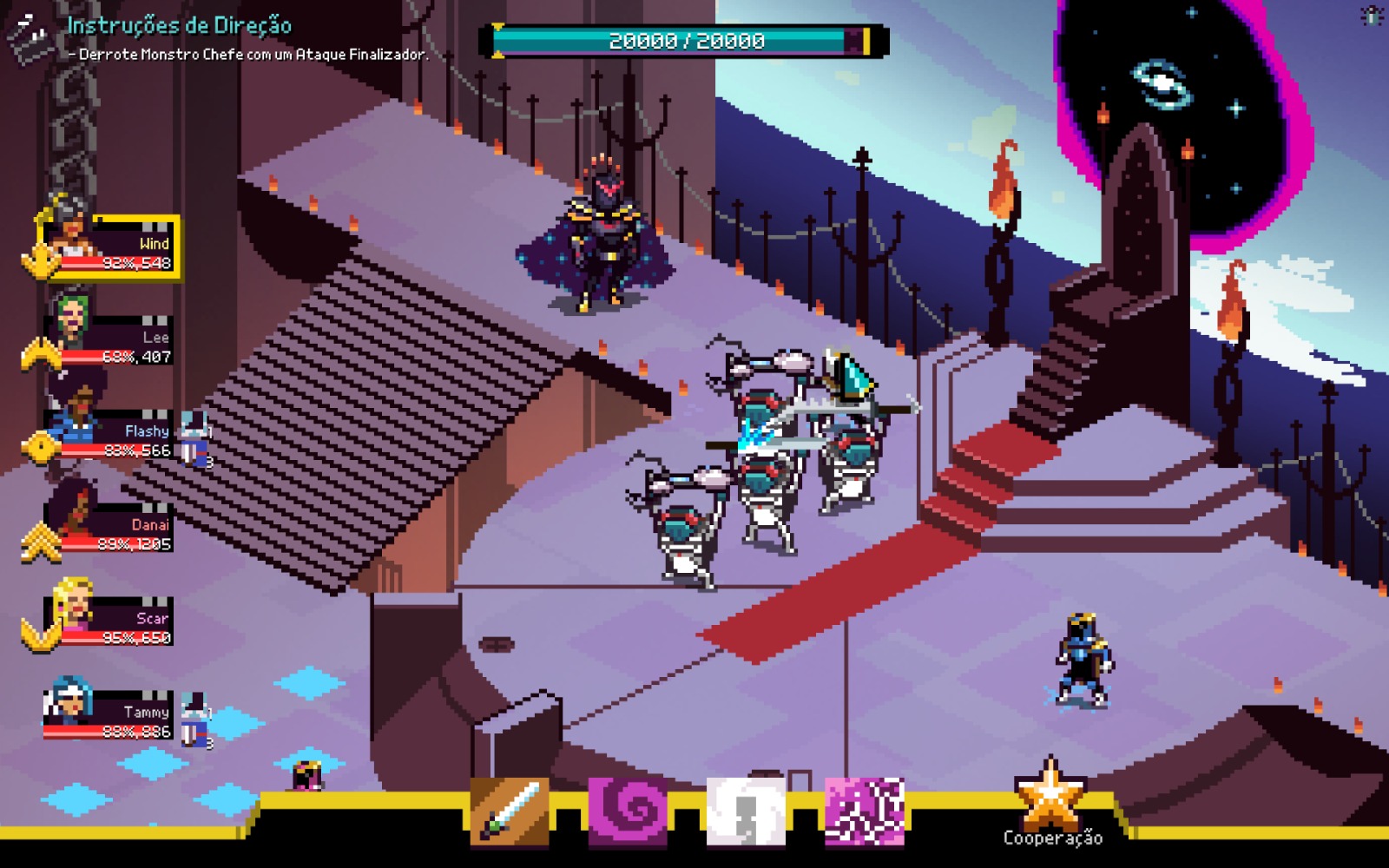
Task: Activate the sword attack ability
Action: [x=510, y=812]
